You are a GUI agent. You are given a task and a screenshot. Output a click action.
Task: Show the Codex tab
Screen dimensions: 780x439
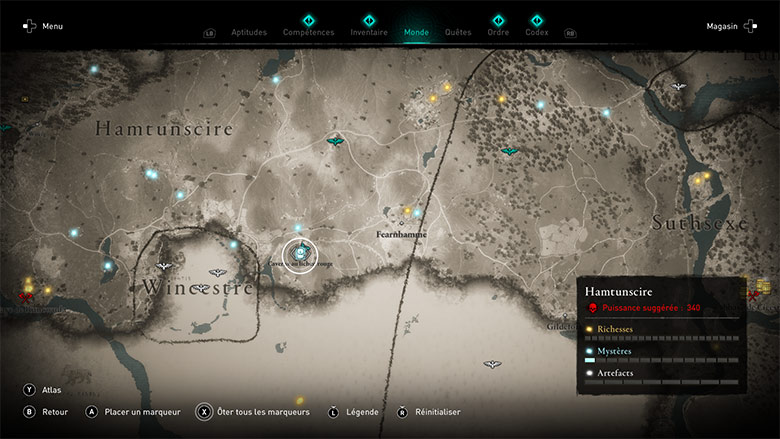[537, 32]
